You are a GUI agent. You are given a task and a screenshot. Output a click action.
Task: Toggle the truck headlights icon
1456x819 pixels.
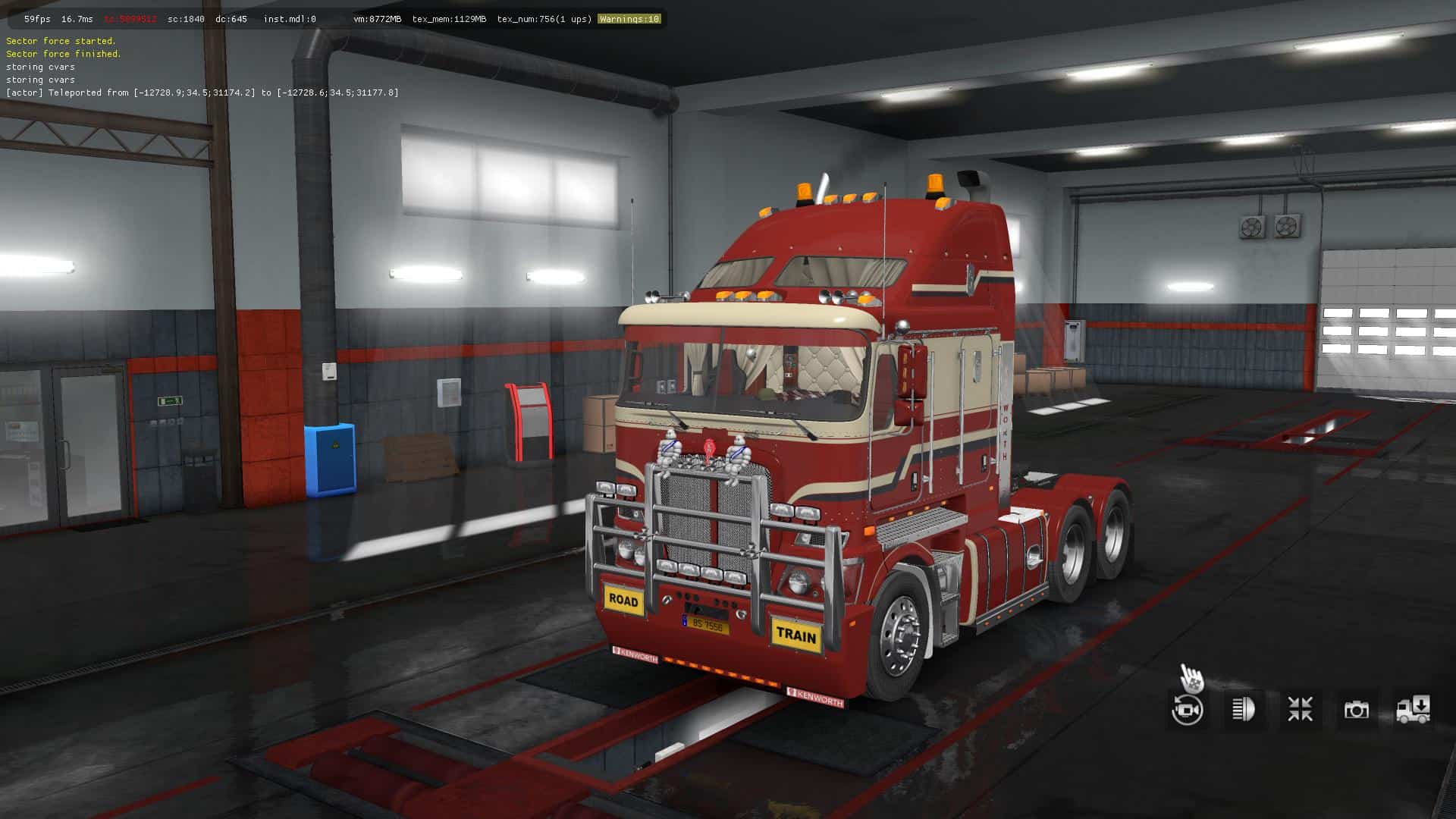(1244, 710)
